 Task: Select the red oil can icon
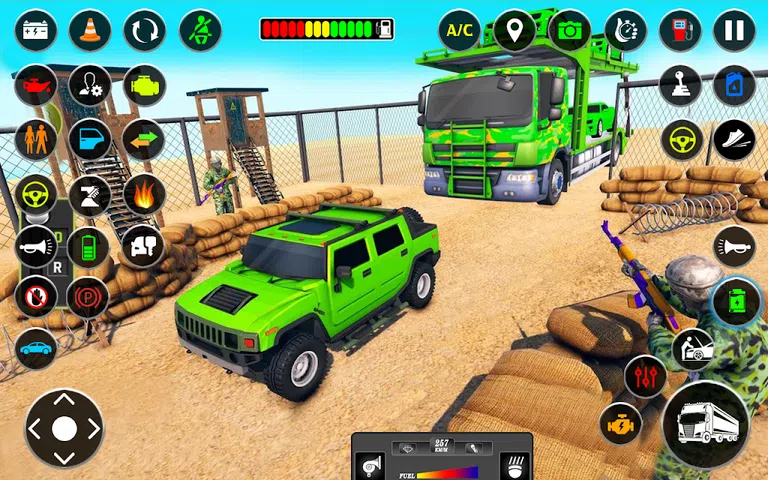[36, 86]
